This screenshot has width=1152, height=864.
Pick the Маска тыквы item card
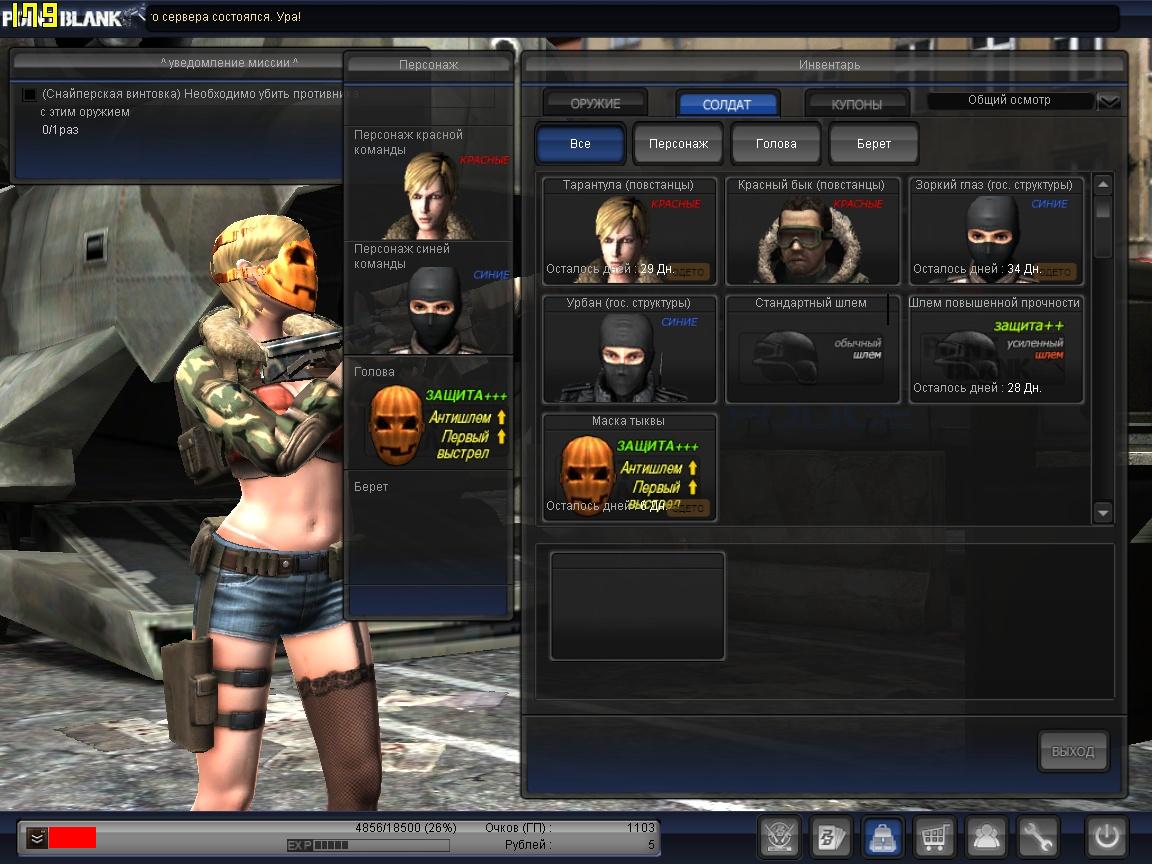coord(629,467)
